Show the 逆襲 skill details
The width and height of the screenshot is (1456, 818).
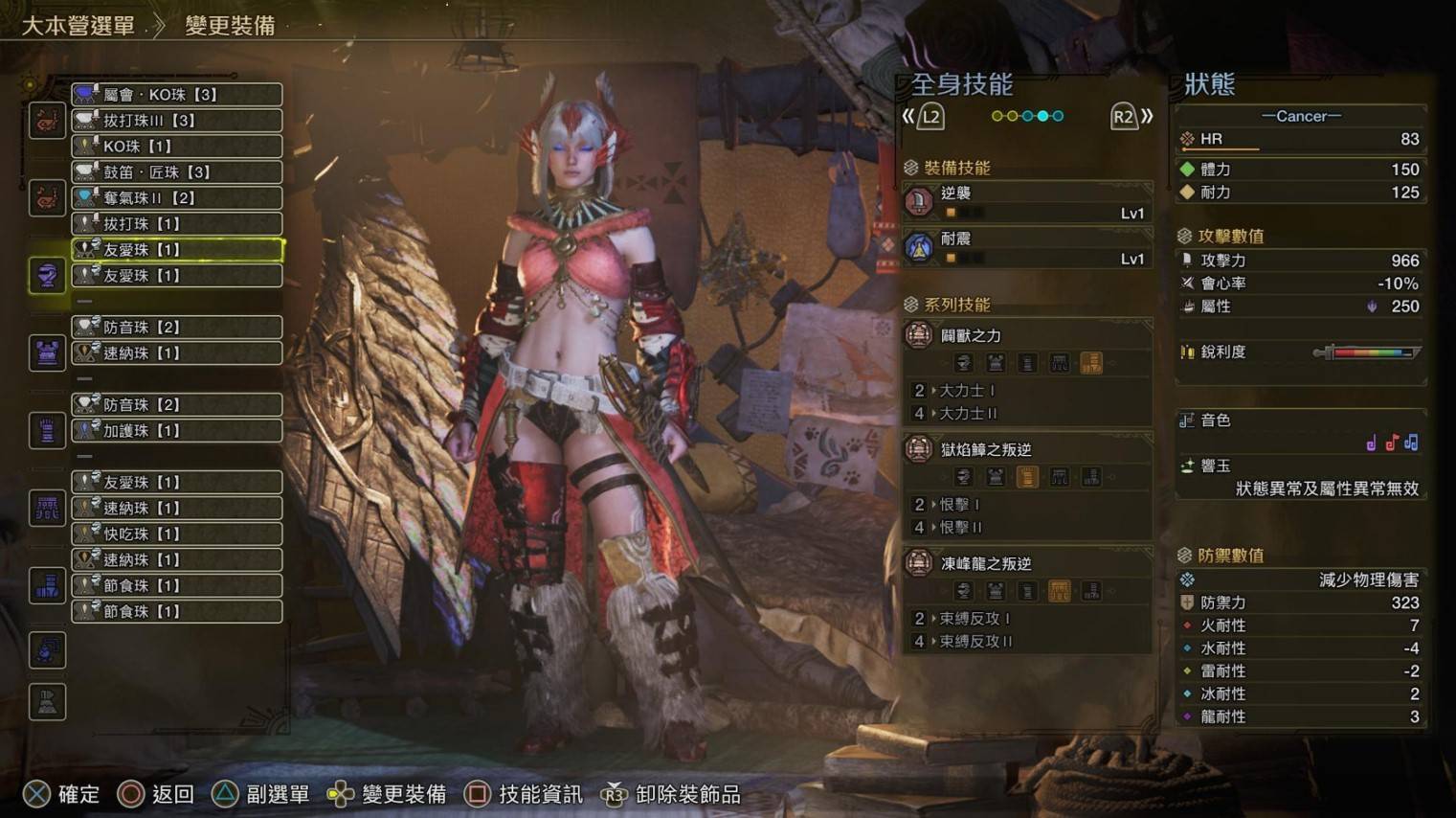pos(1027,202)
